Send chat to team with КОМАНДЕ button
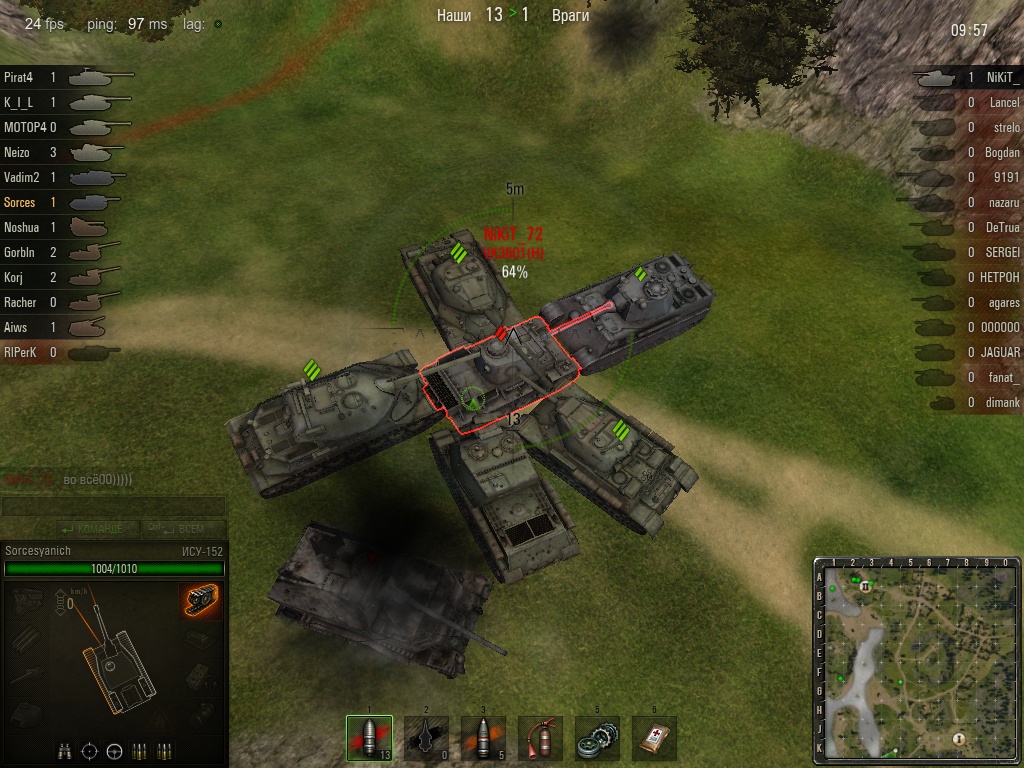The height and width of the screenshot is (768, 1024). (92, 528)
